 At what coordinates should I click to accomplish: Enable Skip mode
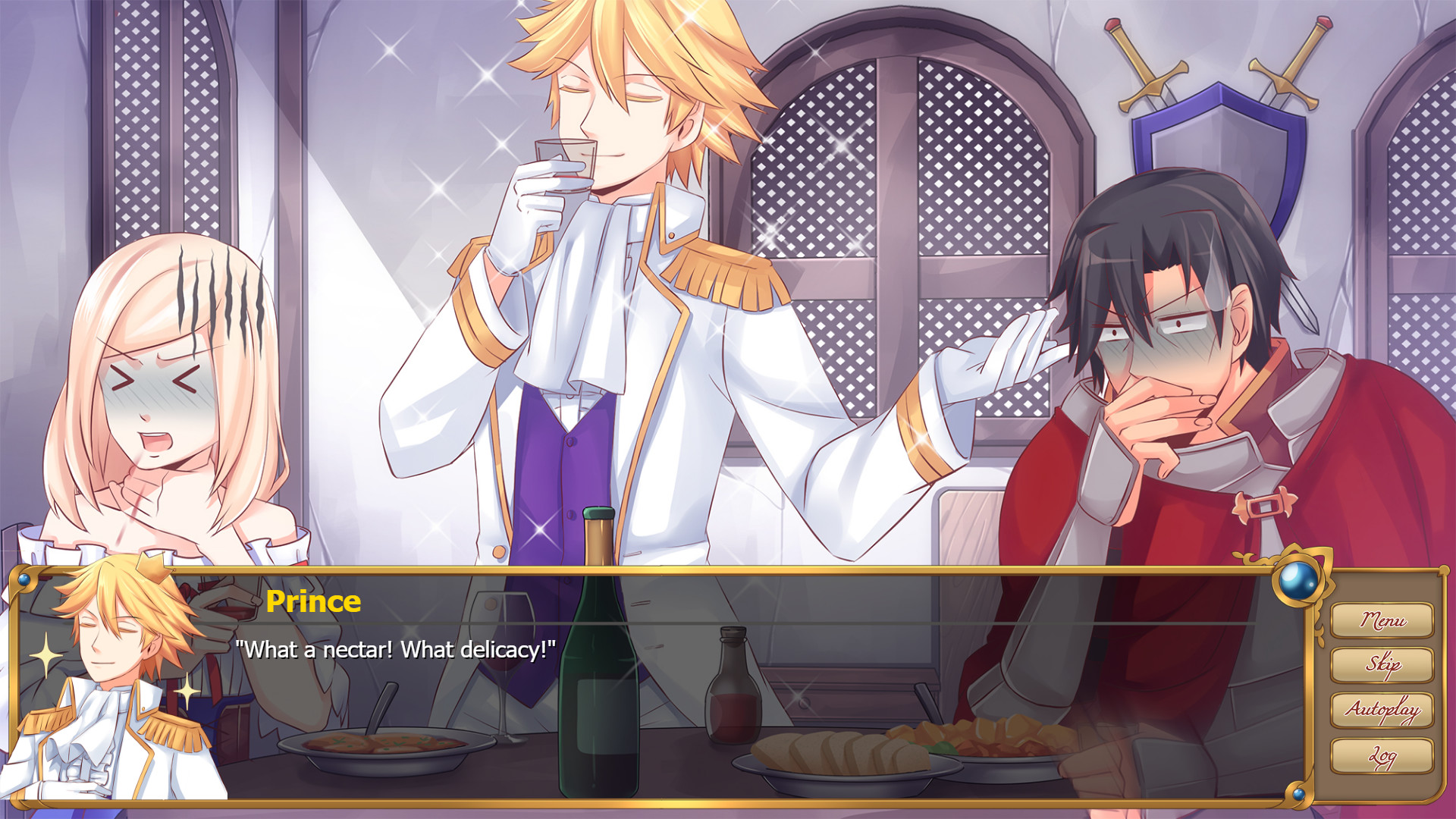pyautogui.click(x=1382, y=664)
